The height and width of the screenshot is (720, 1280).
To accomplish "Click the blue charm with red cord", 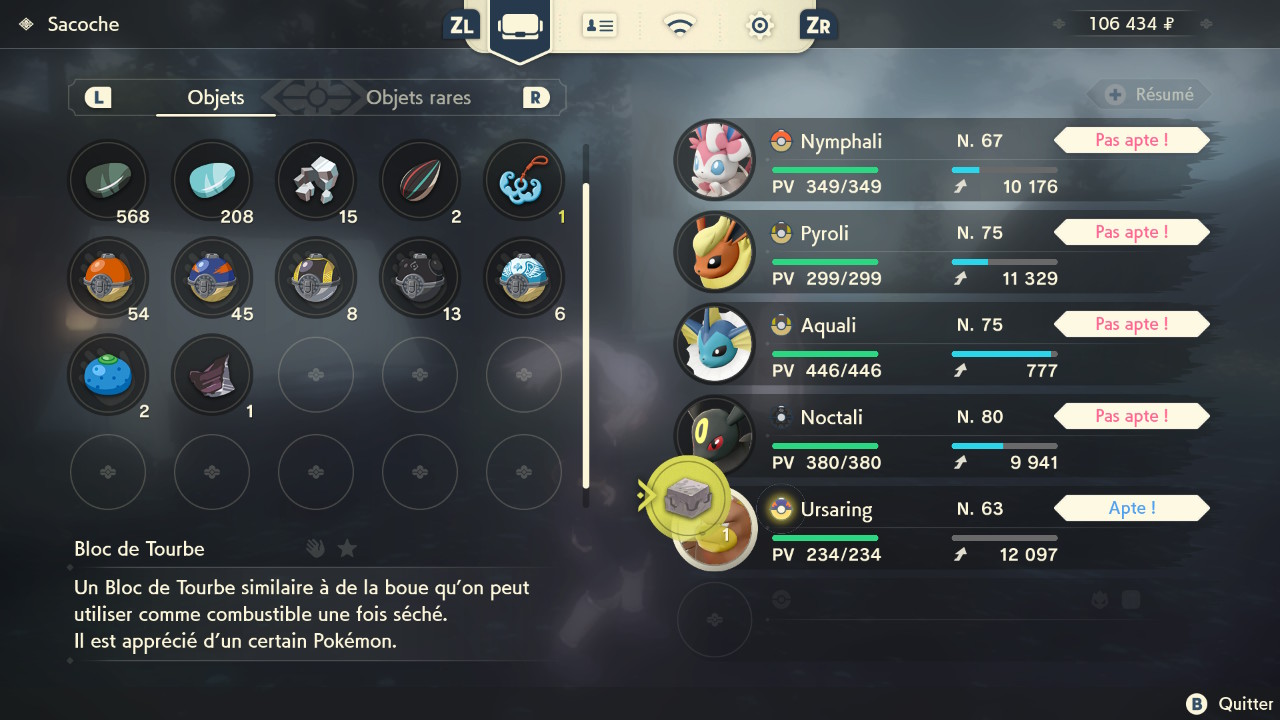I will (x=524, y=181).
